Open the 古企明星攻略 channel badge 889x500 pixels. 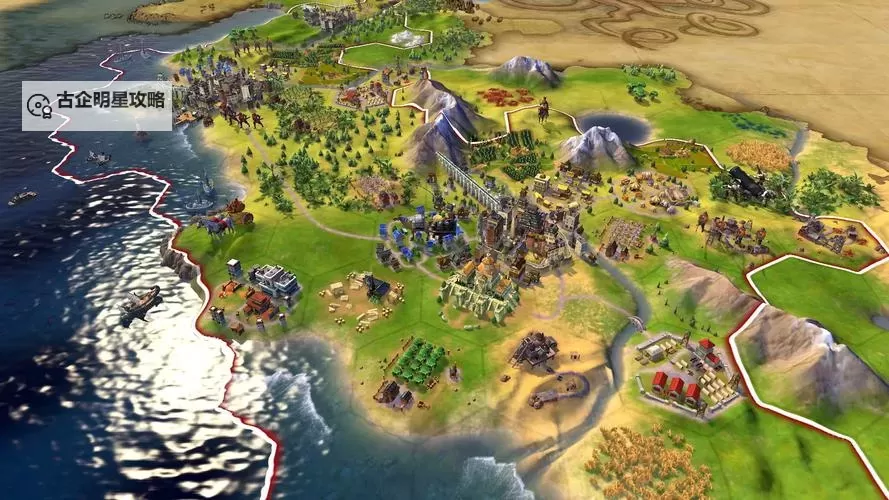[x=96, y=102]
